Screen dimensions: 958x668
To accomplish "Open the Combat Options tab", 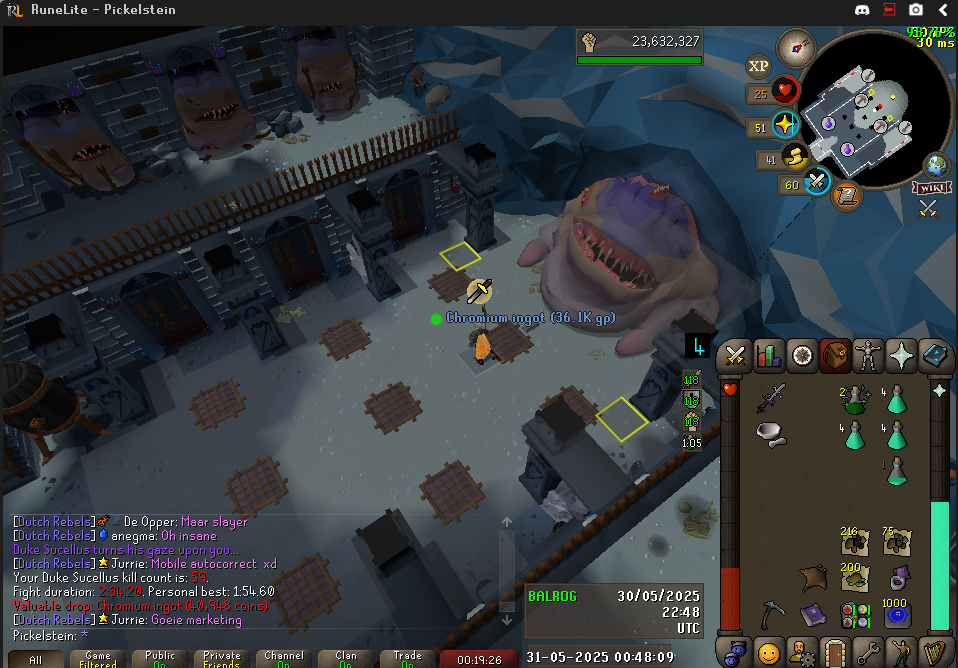I will [736, 355].
